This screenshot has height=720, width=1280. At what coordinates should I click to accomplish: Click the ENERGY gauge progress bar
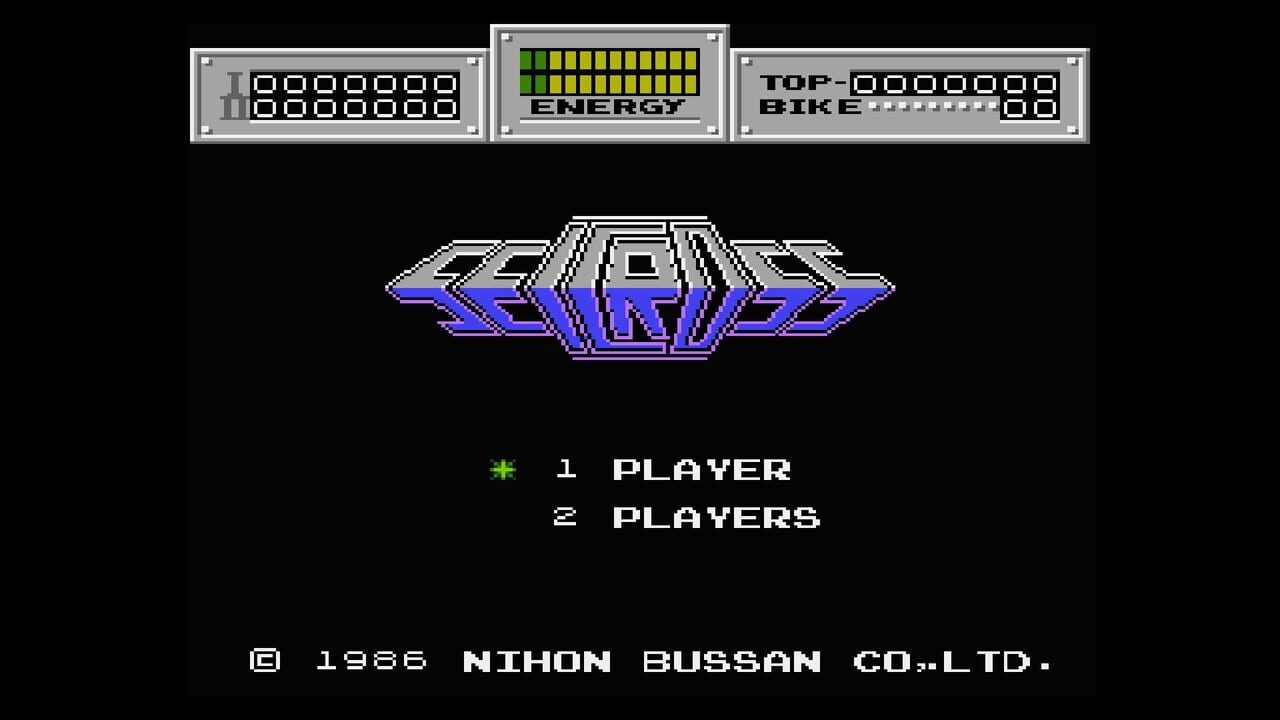coord(612,70)
